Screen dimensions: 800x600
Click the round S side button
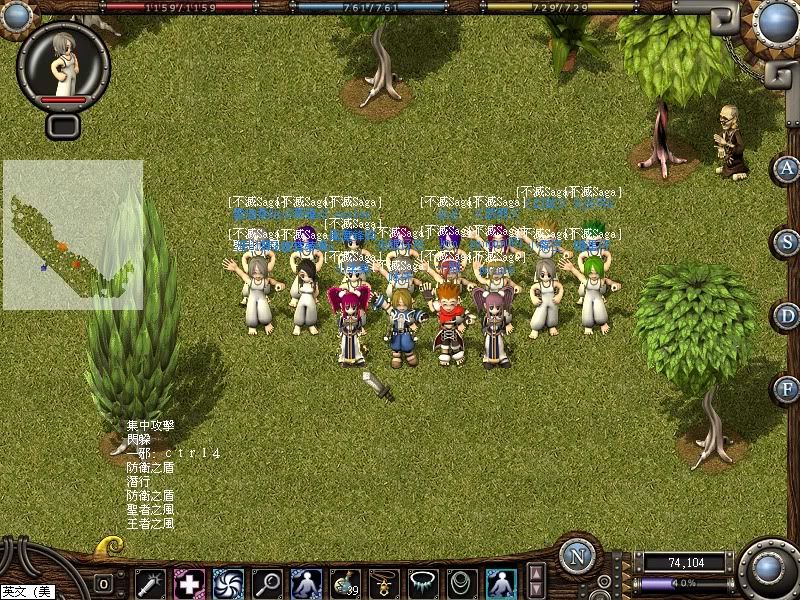point(788,242)
